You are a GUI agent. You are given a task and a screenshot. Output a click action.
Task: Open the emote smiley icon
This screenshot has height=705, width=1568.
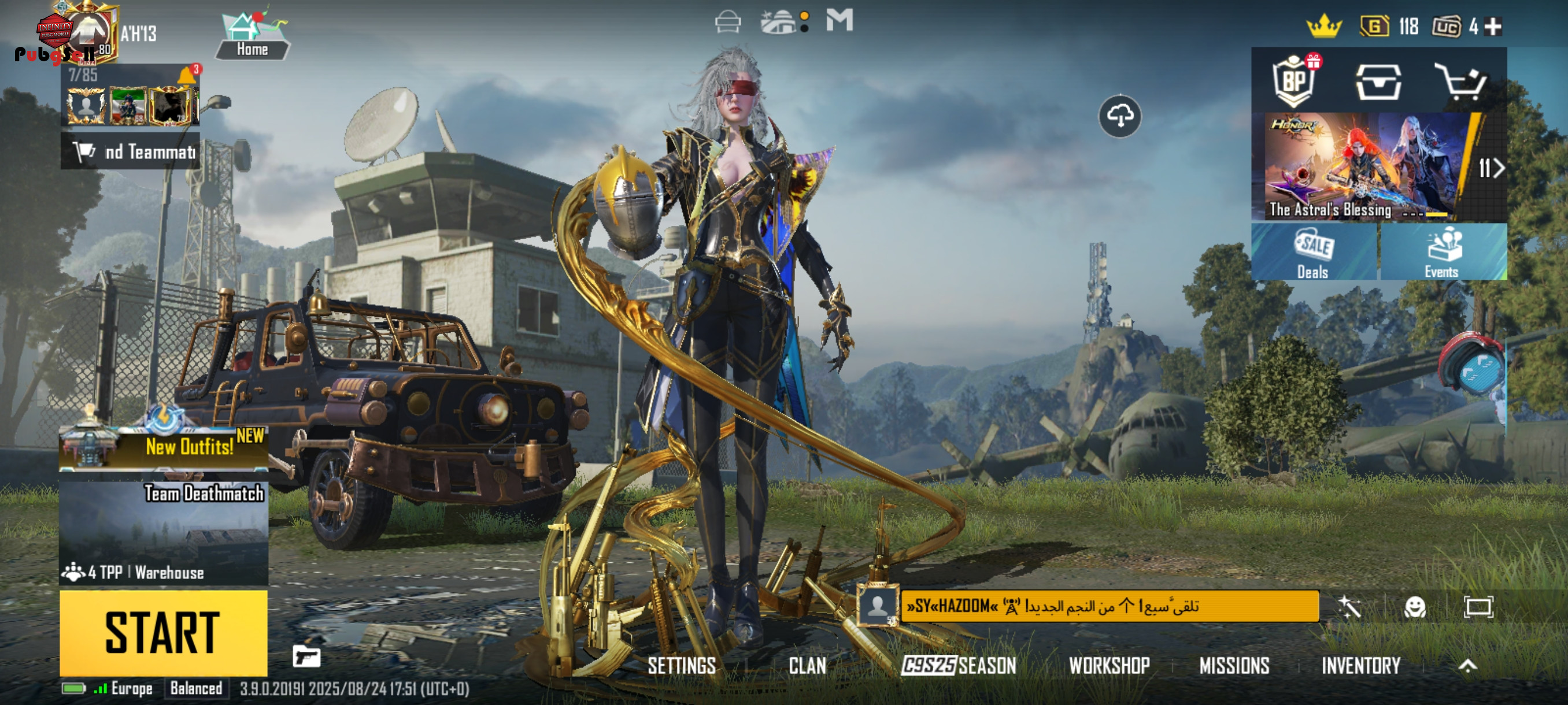[x=1415, y=606]
